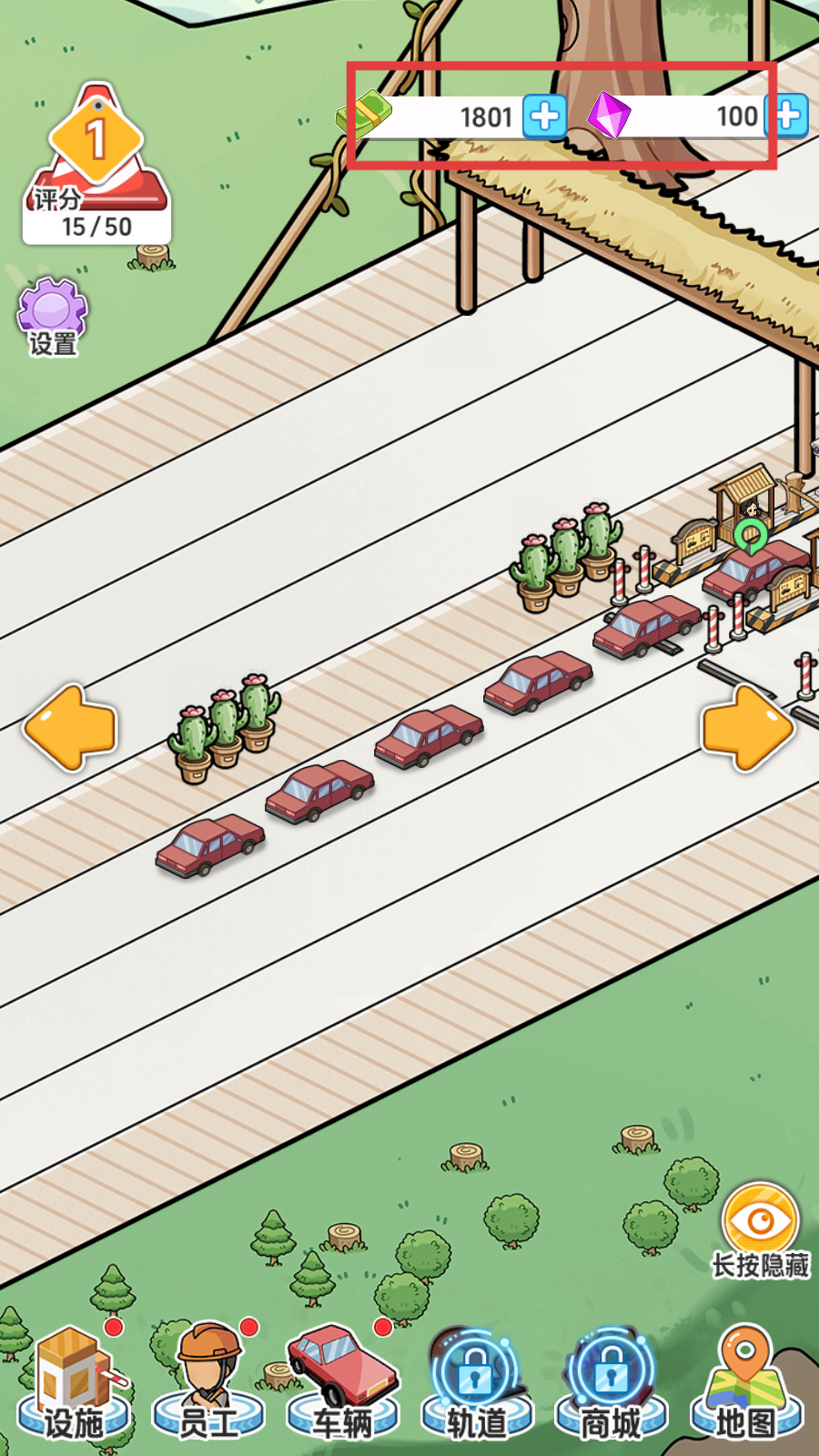The image size is (819, 1456).
Task: Add more purple gems with the plus button
Action: 789,116
